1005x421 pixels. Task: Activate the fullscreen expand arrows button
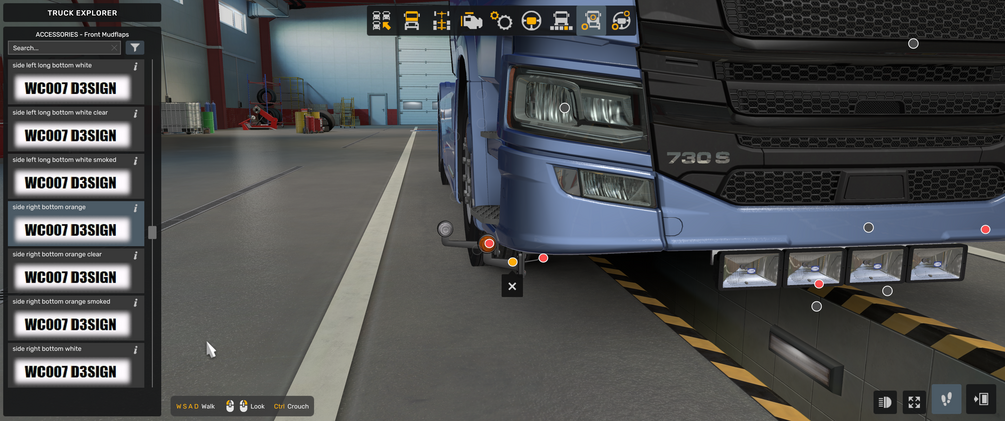click(x=914, y=402)
